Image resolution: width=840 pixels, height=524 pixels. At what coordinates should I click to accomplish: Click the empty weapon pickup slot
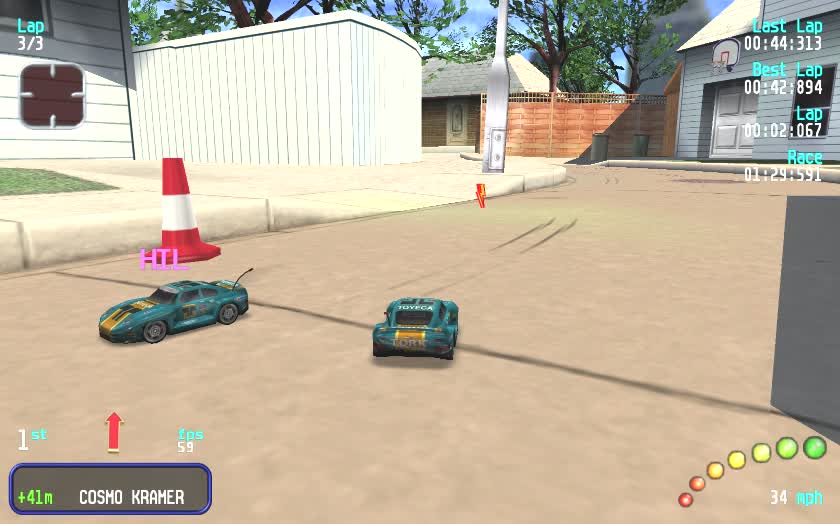coord(52,95)
